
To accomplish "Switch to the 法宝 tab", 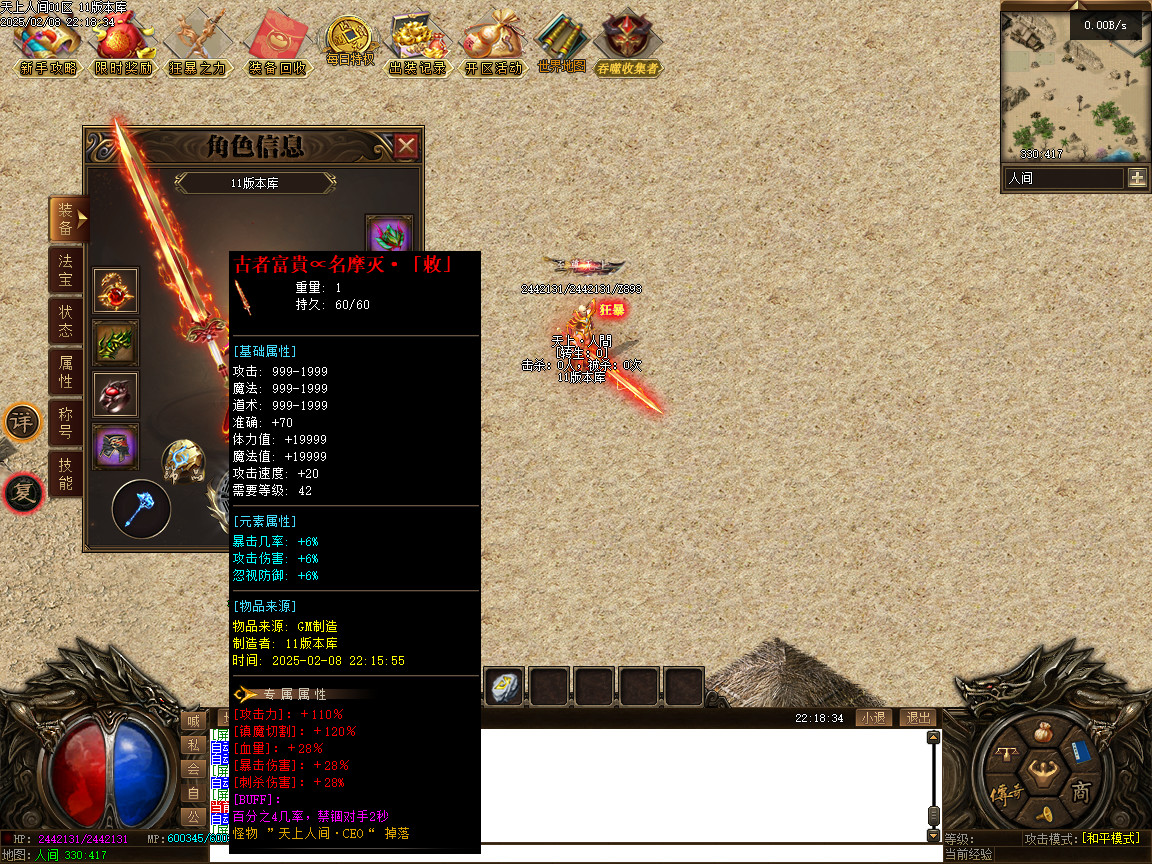I will click(65, 270).
